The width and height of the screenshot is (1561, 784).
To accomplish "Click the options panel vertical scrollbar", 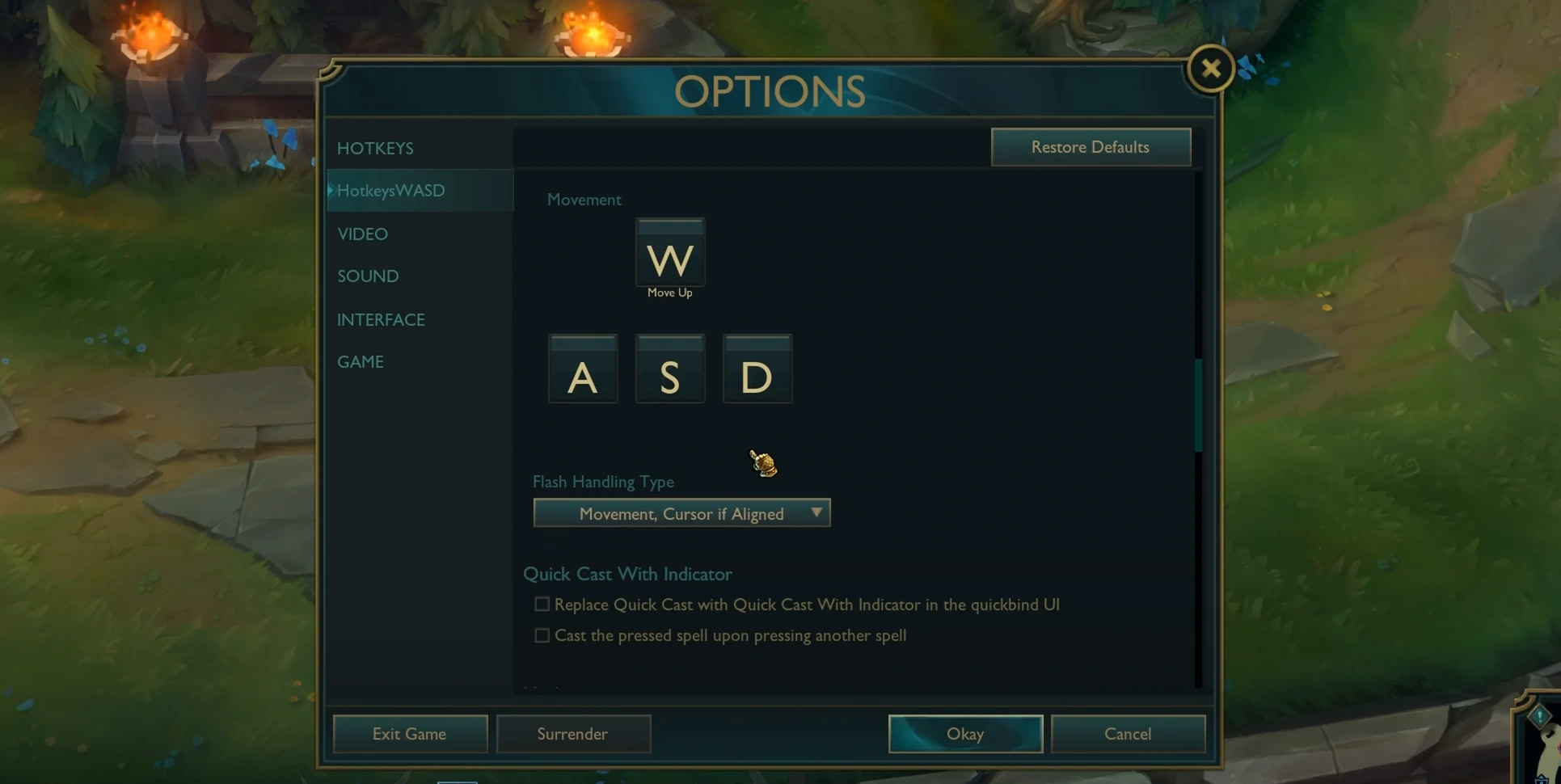I will click(1197, 404).
